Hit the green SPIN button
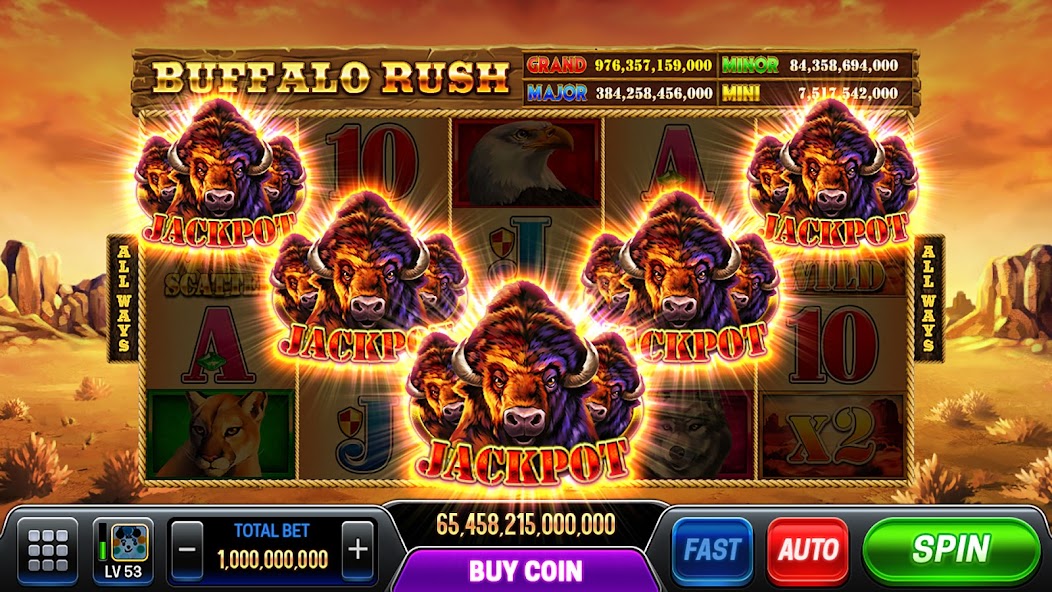Image resolution: width=1052 pixels, height=592 pixels. point(951,549)
